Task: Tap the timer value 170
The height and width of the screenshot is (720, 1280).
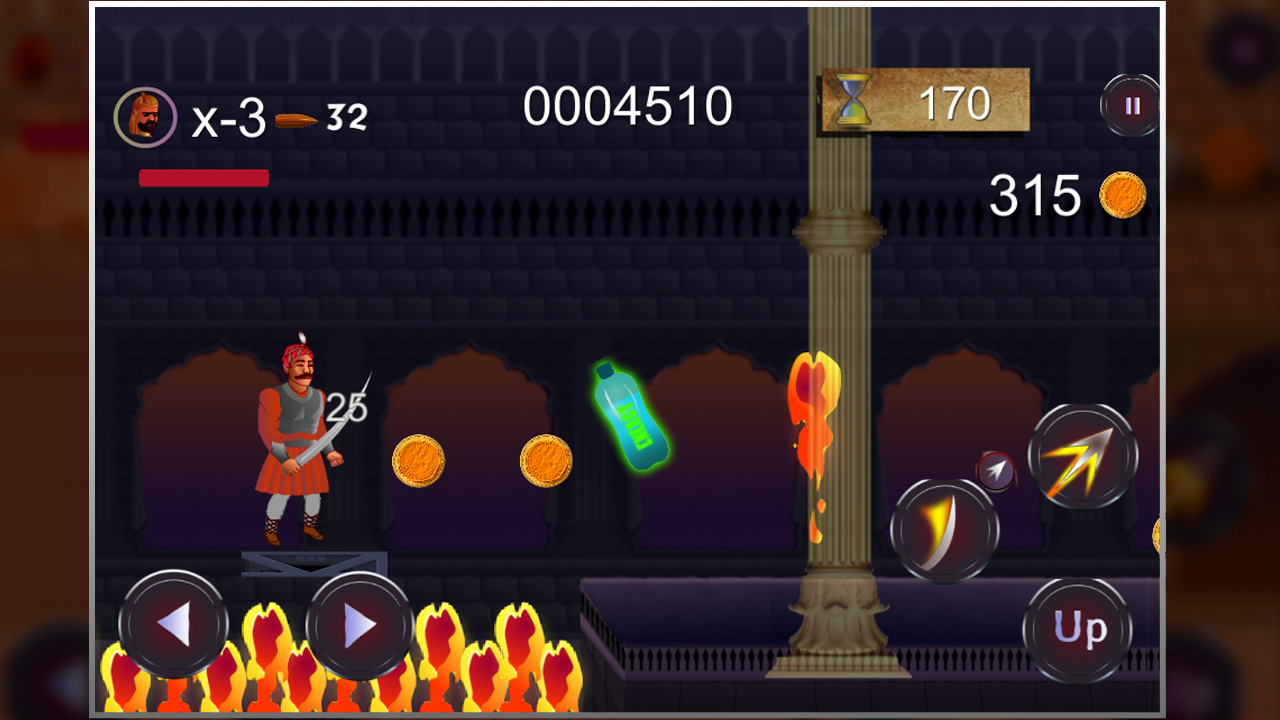Action: (x=957, y=104)
